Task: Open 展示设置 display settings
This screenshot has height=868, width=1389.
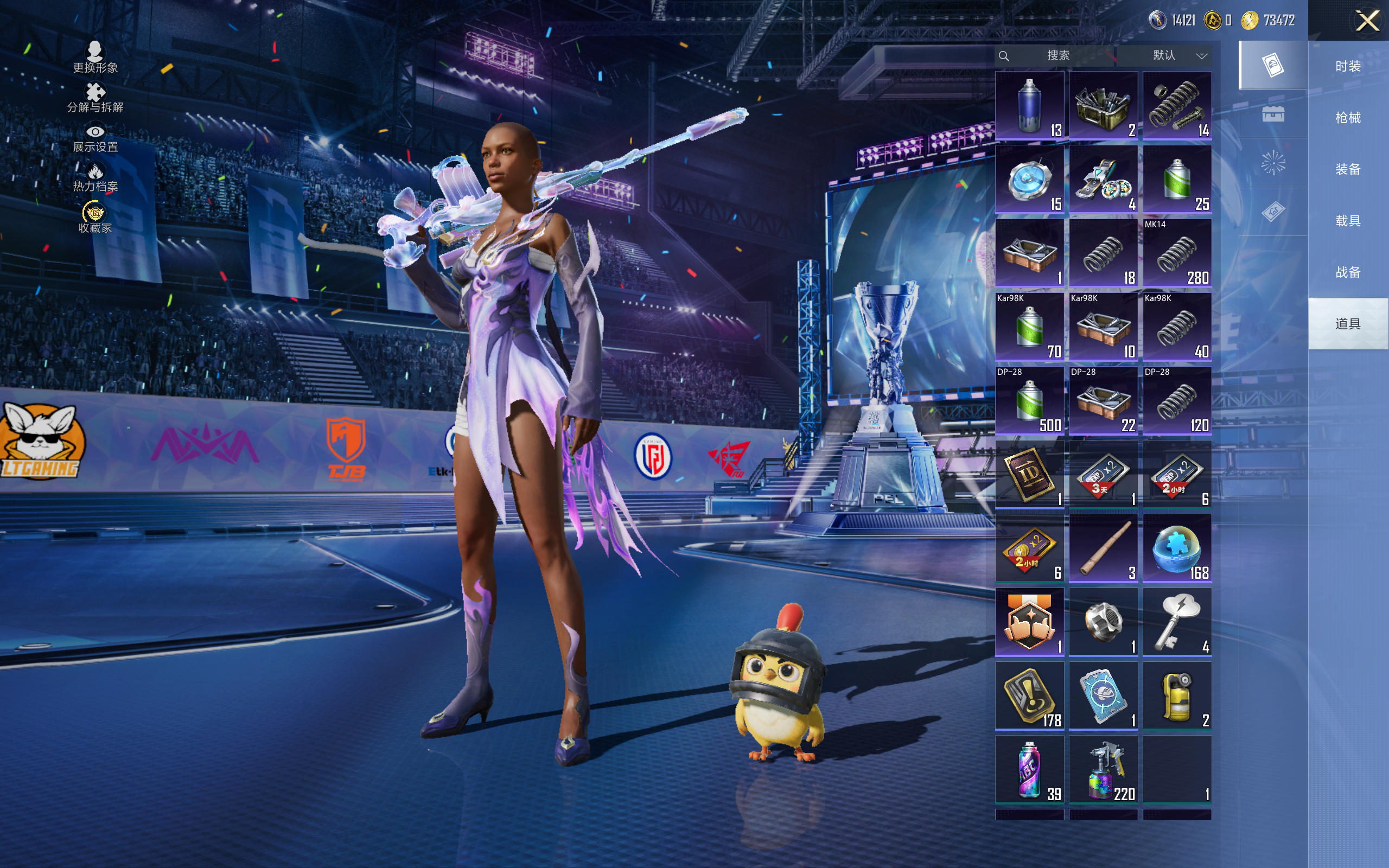Action: tap(95, 138)
